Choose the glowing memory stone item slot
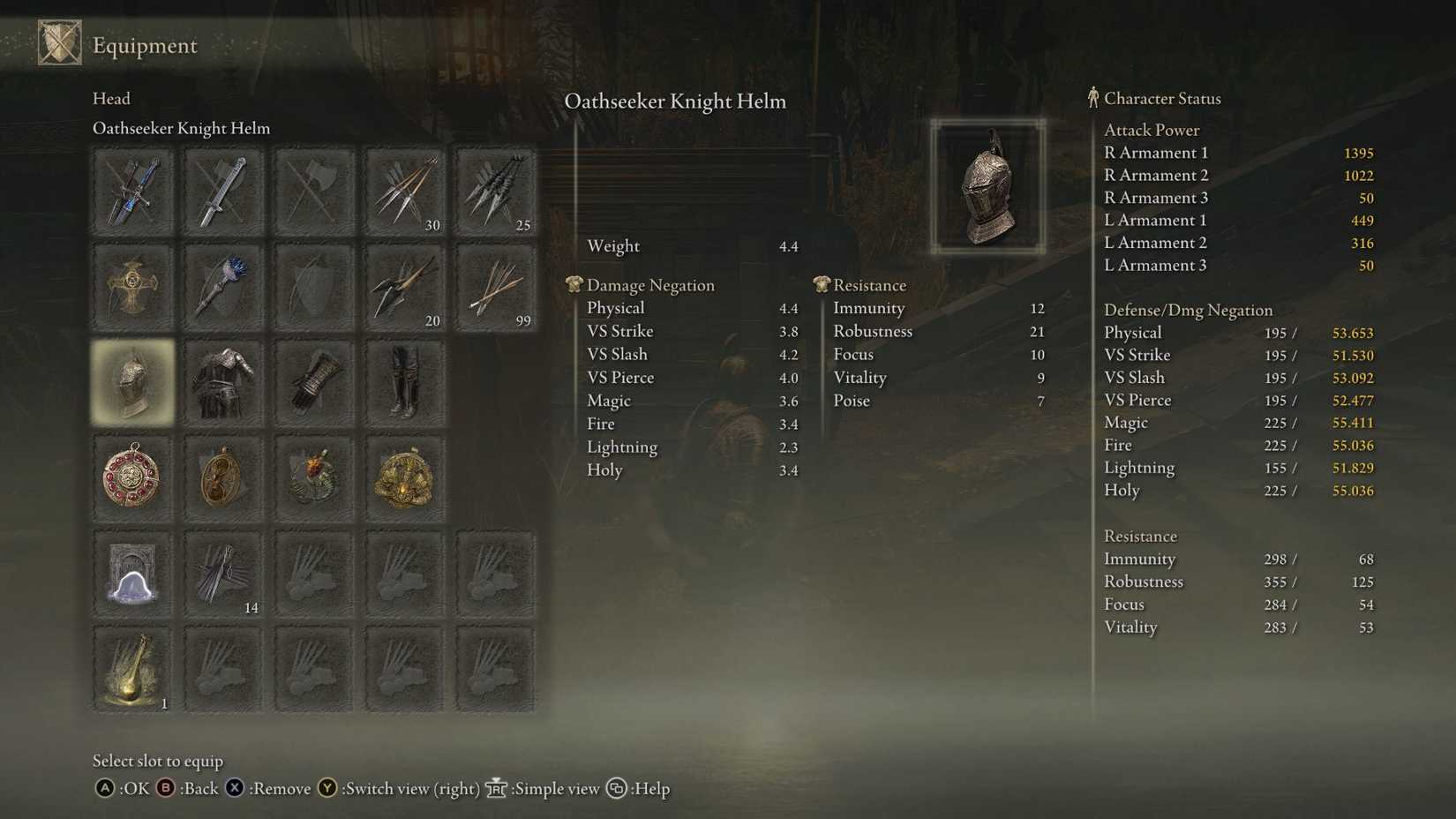Viewport: 1456px width, 819px height. pyautogui.click(x=132, y=574)
